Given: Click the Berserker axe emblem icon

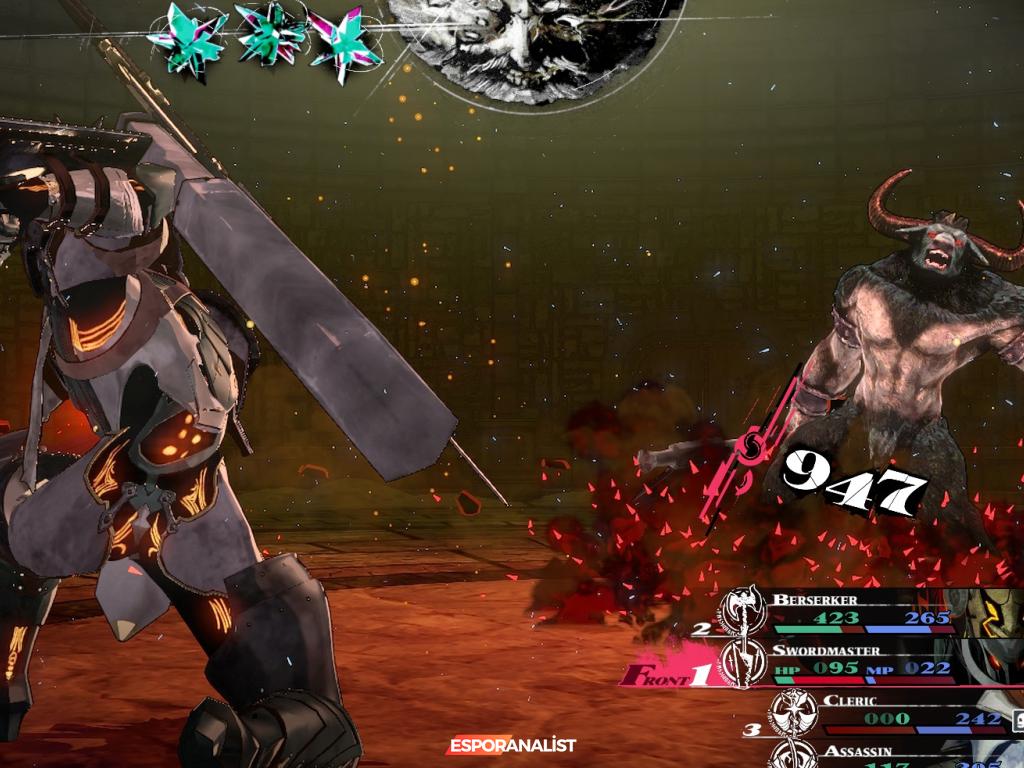Looking at the screenshot, I should [744, 610].
